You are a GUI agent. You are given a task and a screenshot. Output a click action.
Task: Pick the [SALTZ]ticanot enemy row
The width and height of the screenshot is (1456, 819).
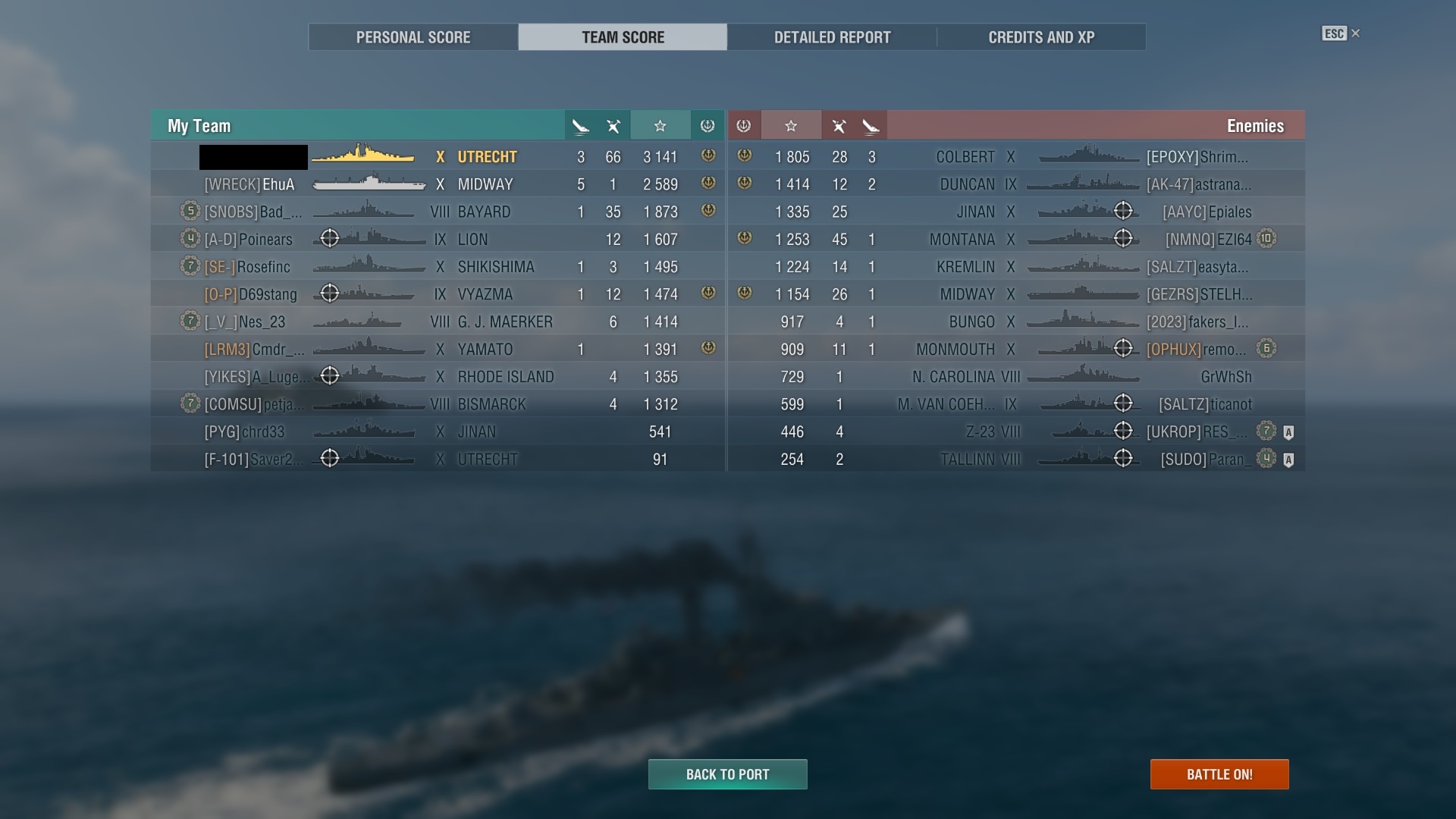(x=1016, y=404)
